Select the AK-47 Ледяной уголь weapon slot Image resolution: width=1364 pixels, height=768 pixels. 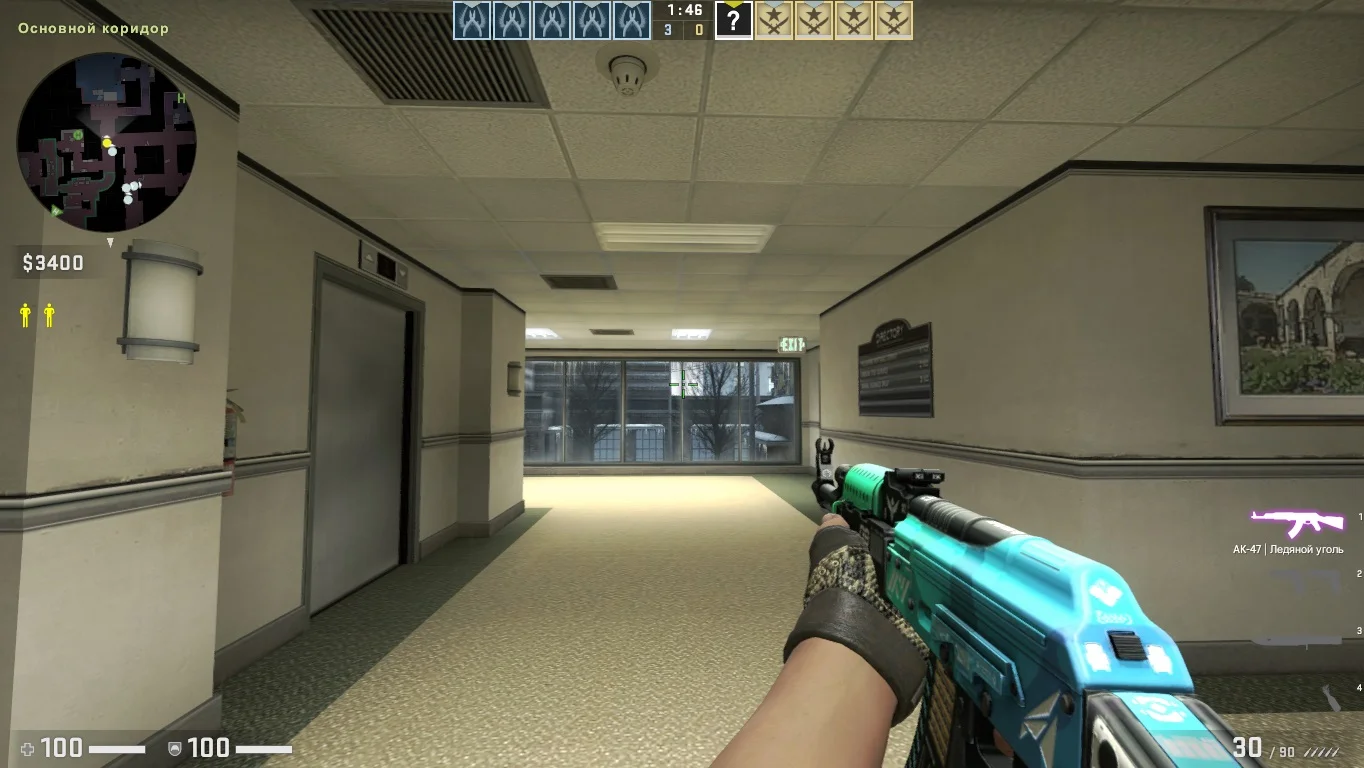(x=1296, y=523)
